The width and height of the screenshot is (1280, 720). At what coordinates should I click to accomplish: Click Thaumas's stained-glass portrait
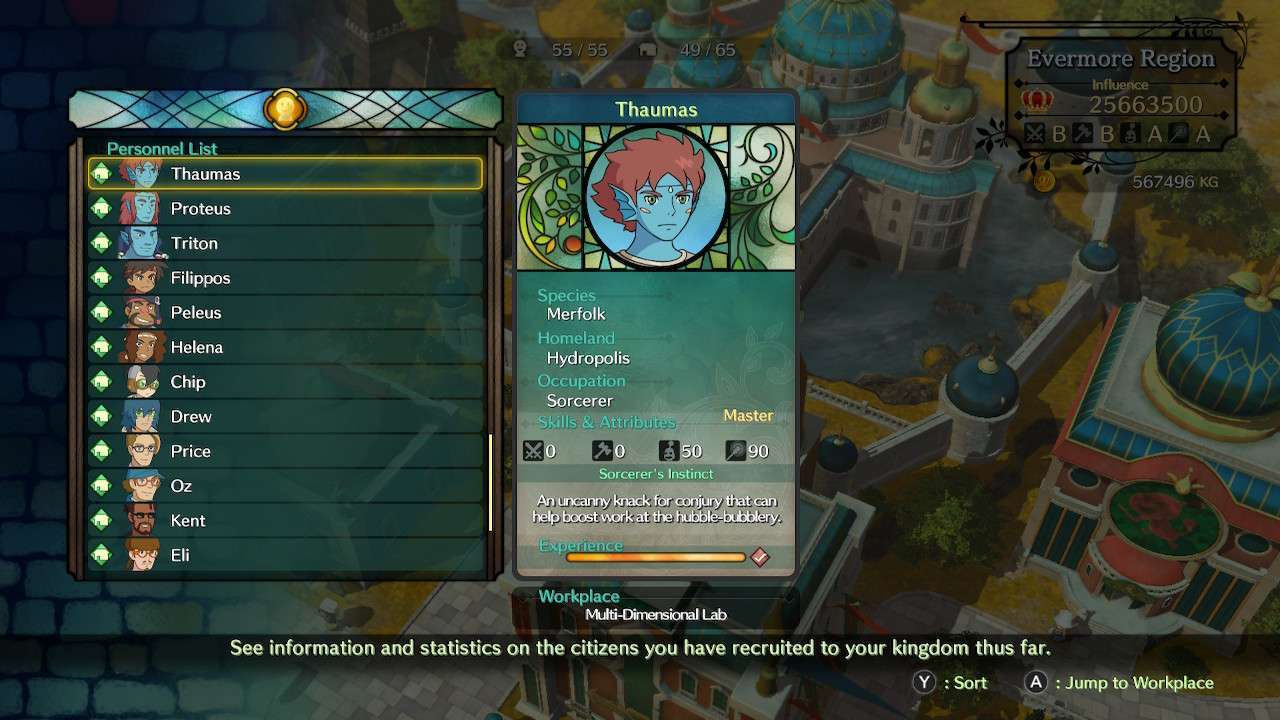point(656,197)
